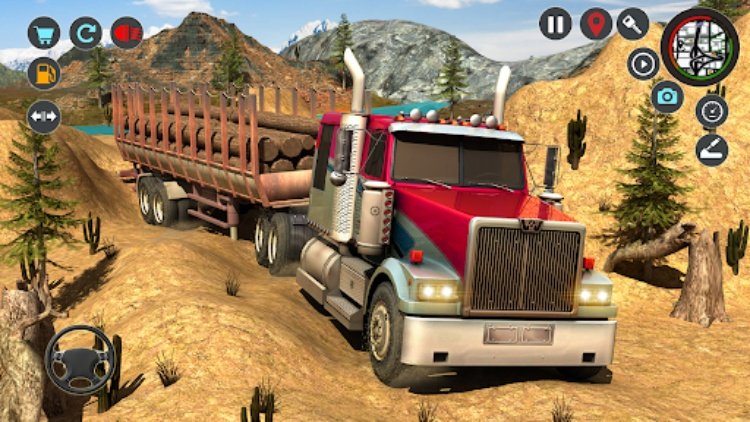Toggle the red headlights button
750x422 pixels.
(127, 33)
